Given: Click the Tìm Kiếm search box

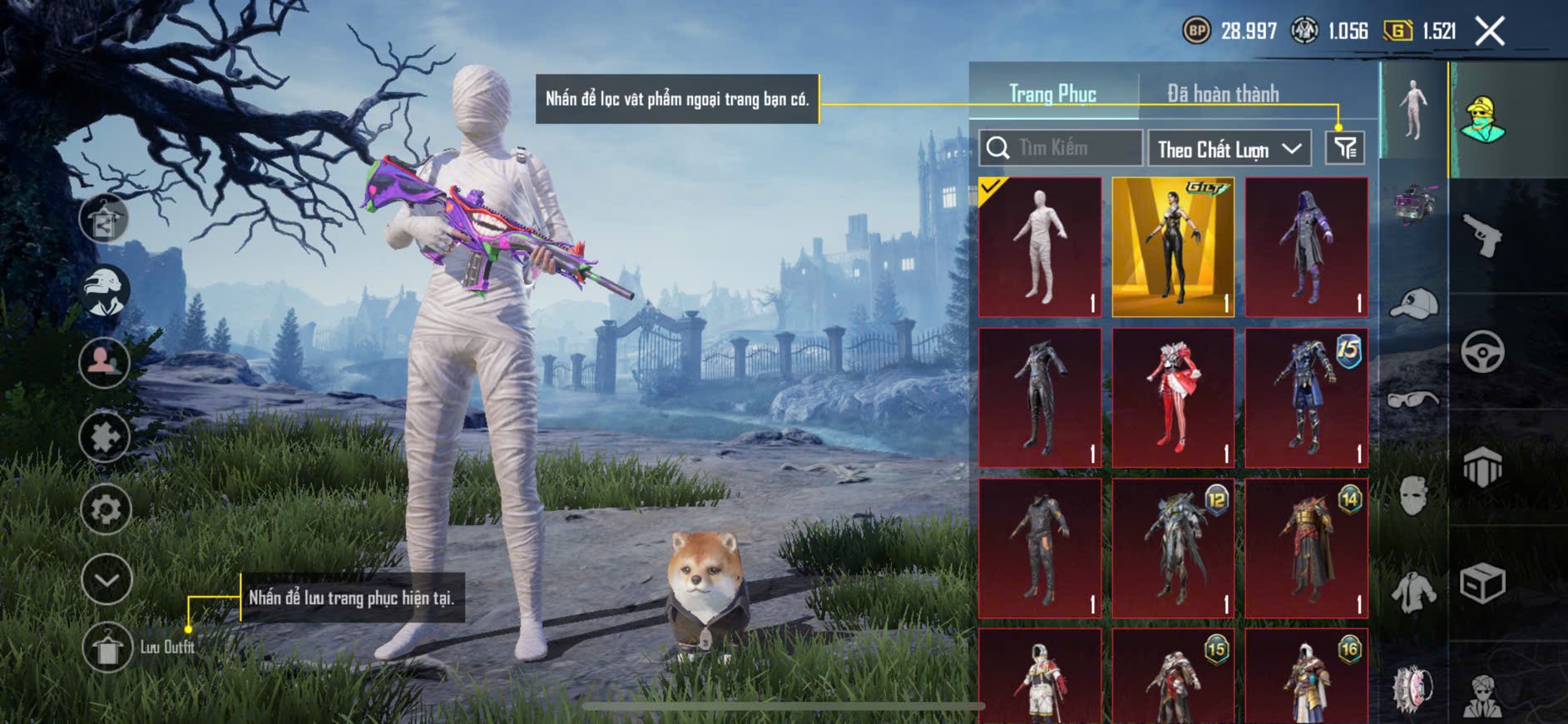Looking at the screenshot, I should (1061, 148).
